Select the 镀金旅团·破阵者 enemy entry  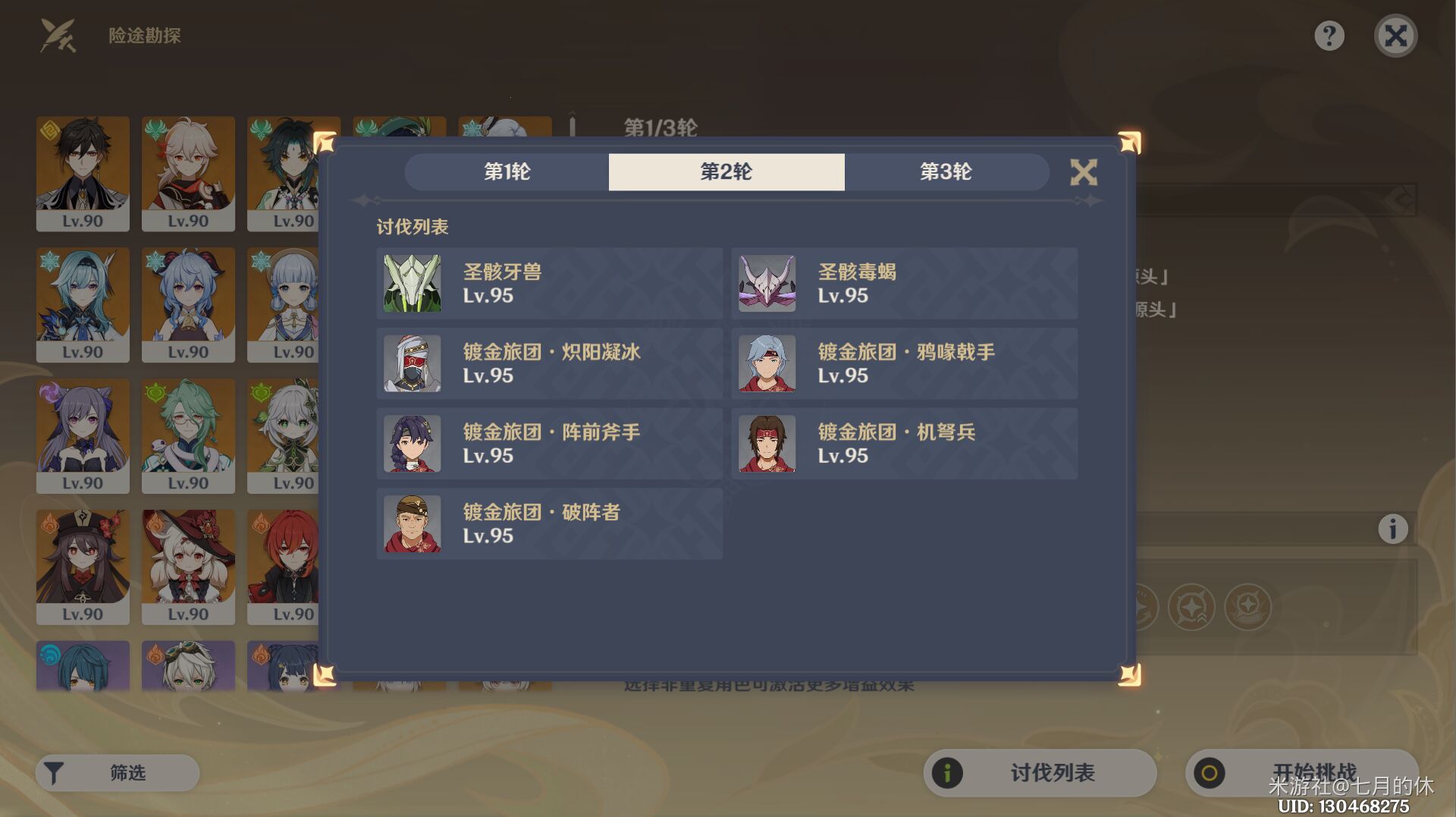click(x=551, y=523)
